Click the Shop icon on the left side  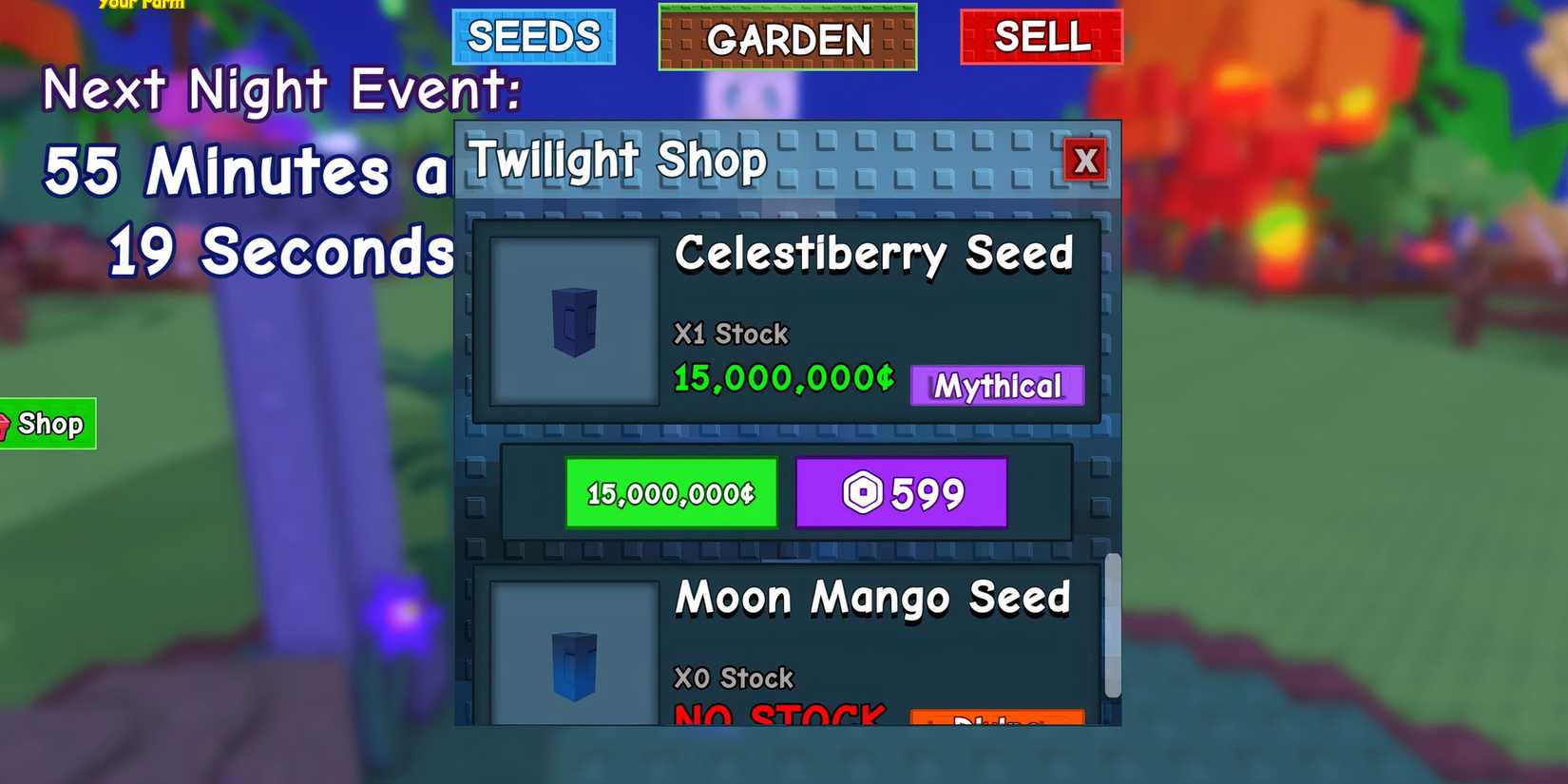(43, 424)
